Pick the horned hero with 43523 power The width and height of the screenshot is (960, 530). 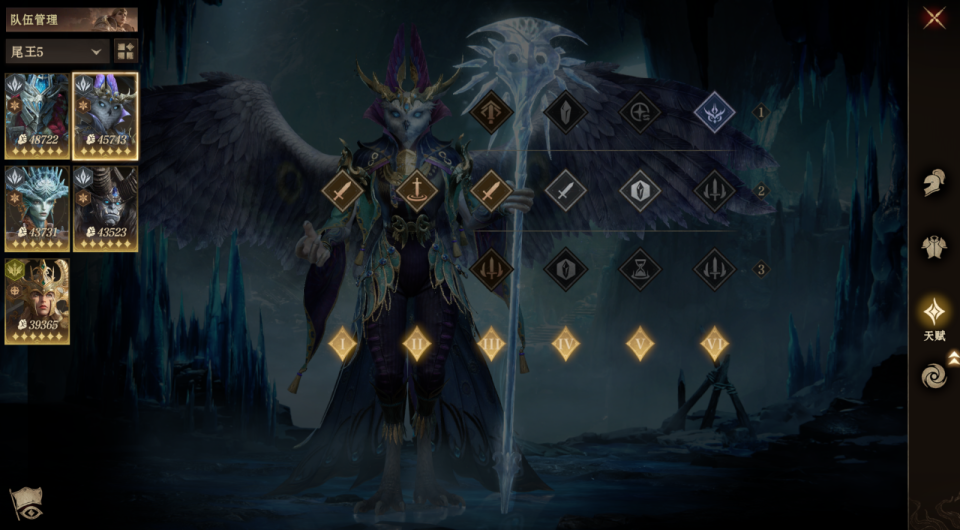[x=105, y=208]
